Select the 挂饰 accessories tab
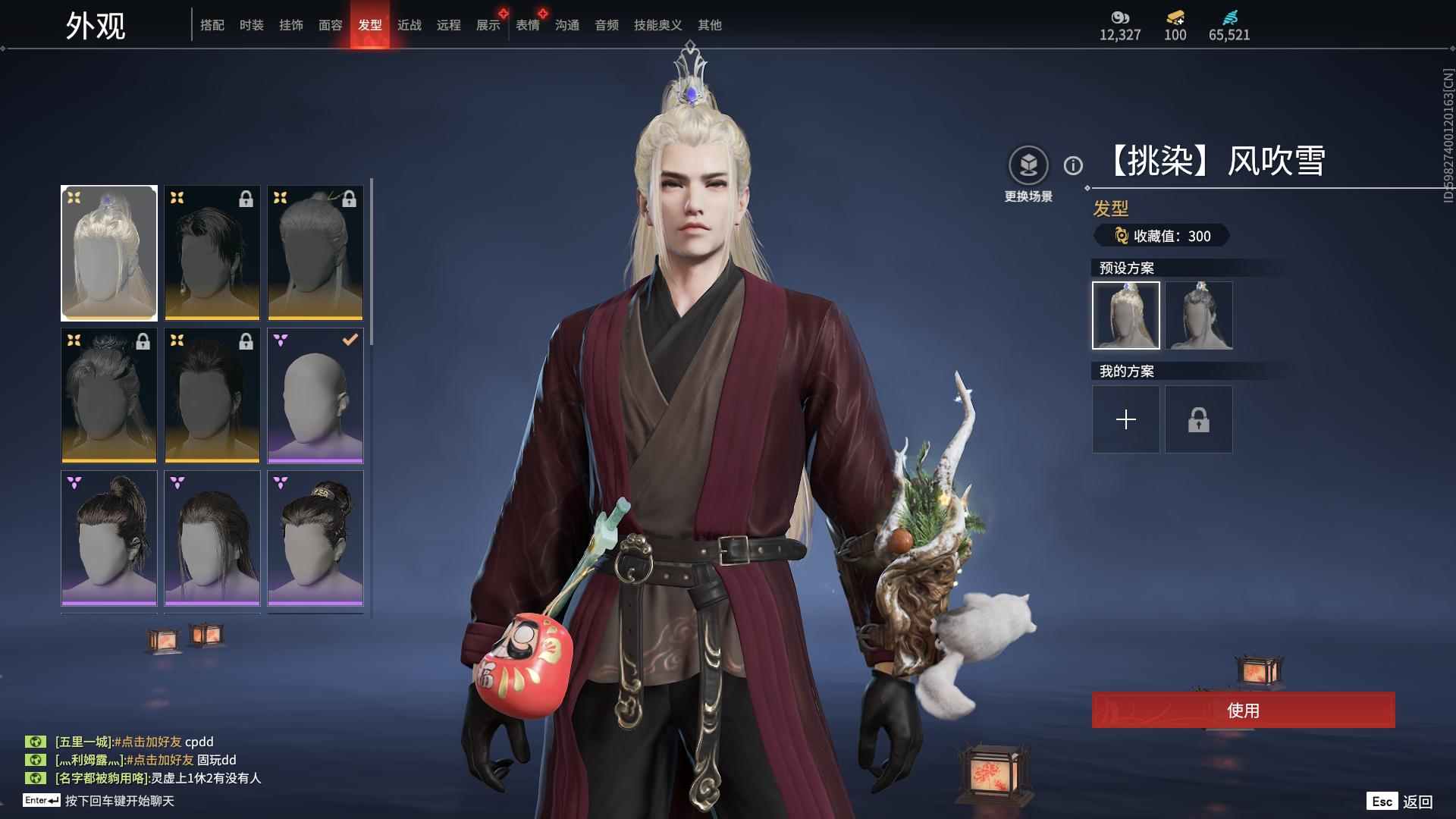This screenshot has width=1456, height=819. click(x=290, y=25)
